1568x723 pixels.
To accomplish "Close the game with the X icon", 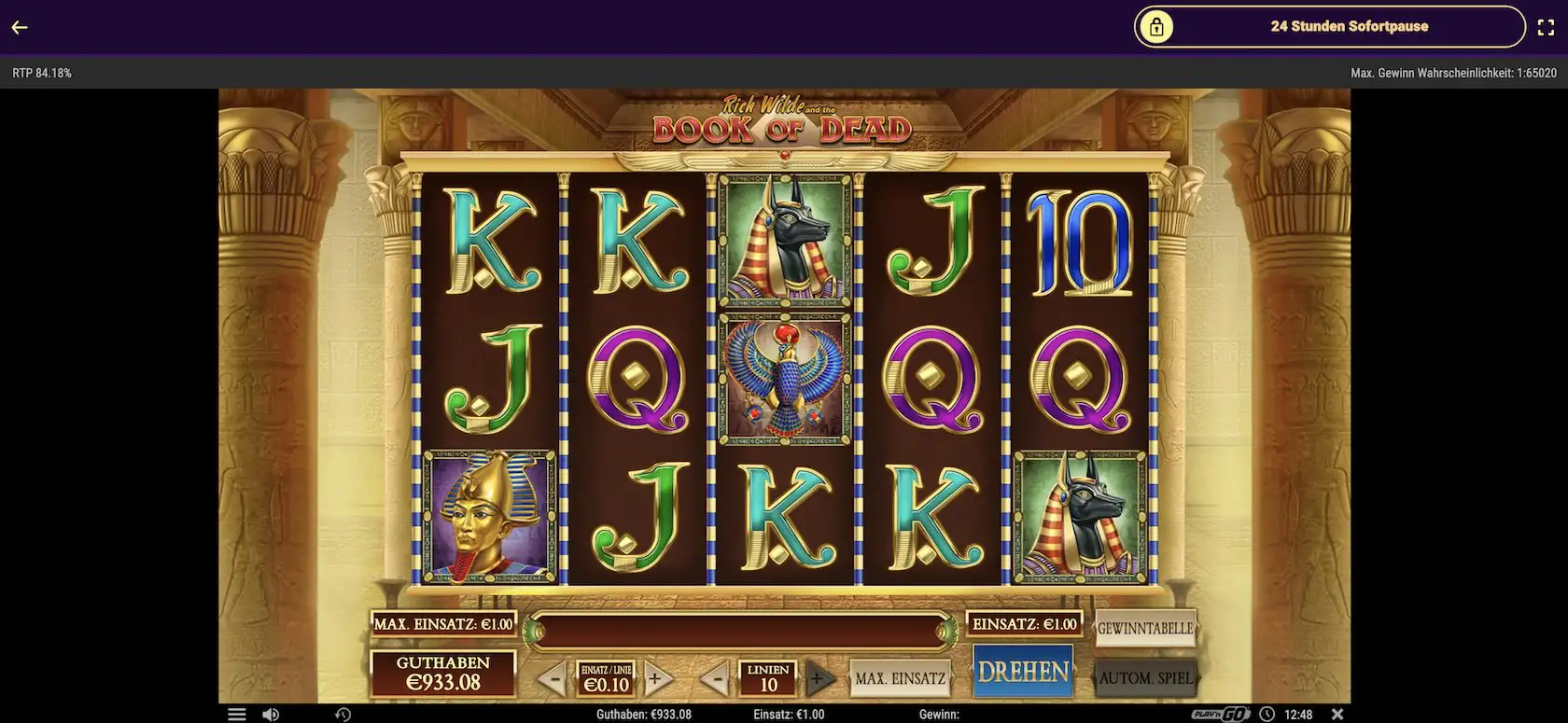I will coord(1337,715).
